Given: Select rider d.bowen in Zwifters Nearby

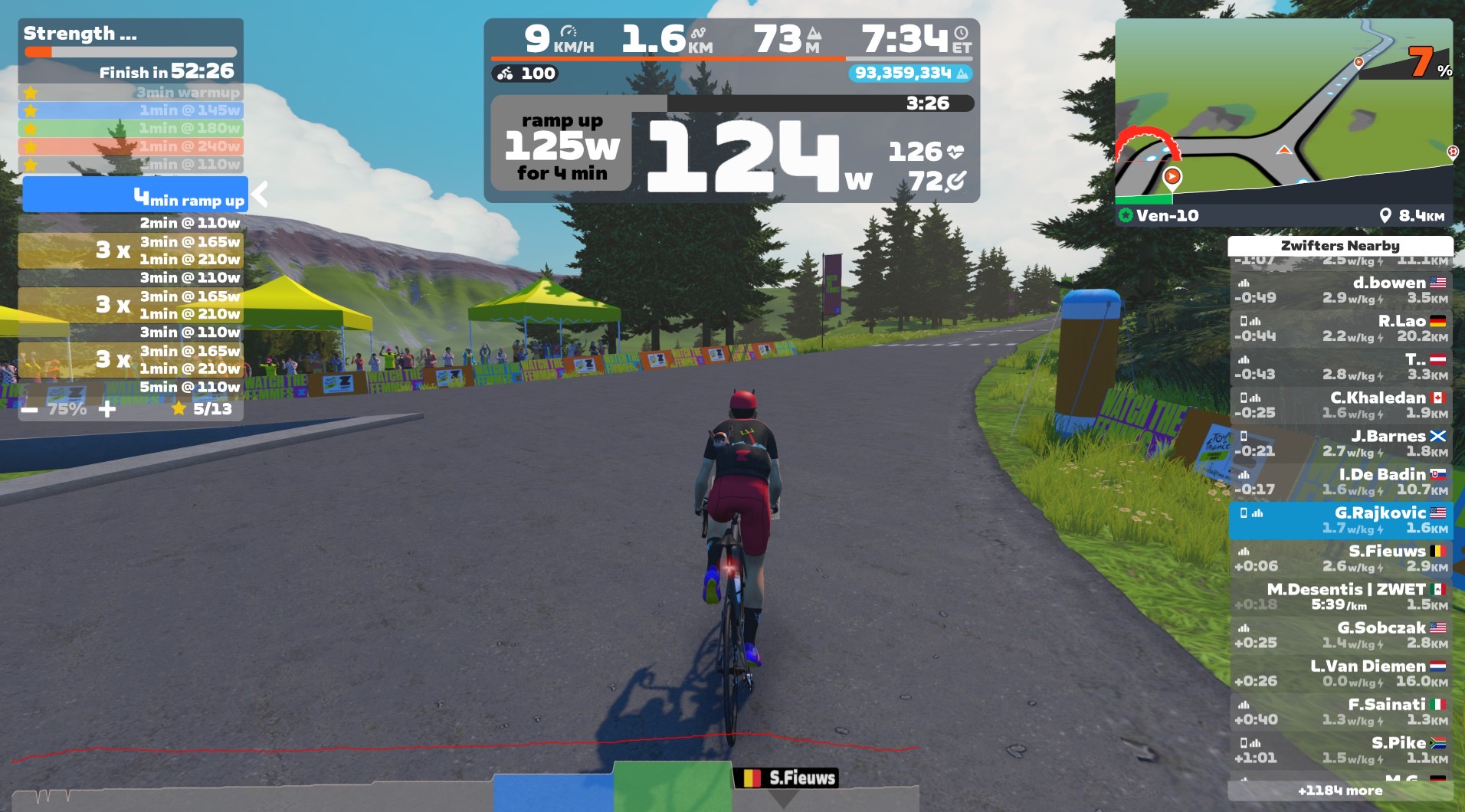Looking at the screenshot, I should click(1341, 290).
